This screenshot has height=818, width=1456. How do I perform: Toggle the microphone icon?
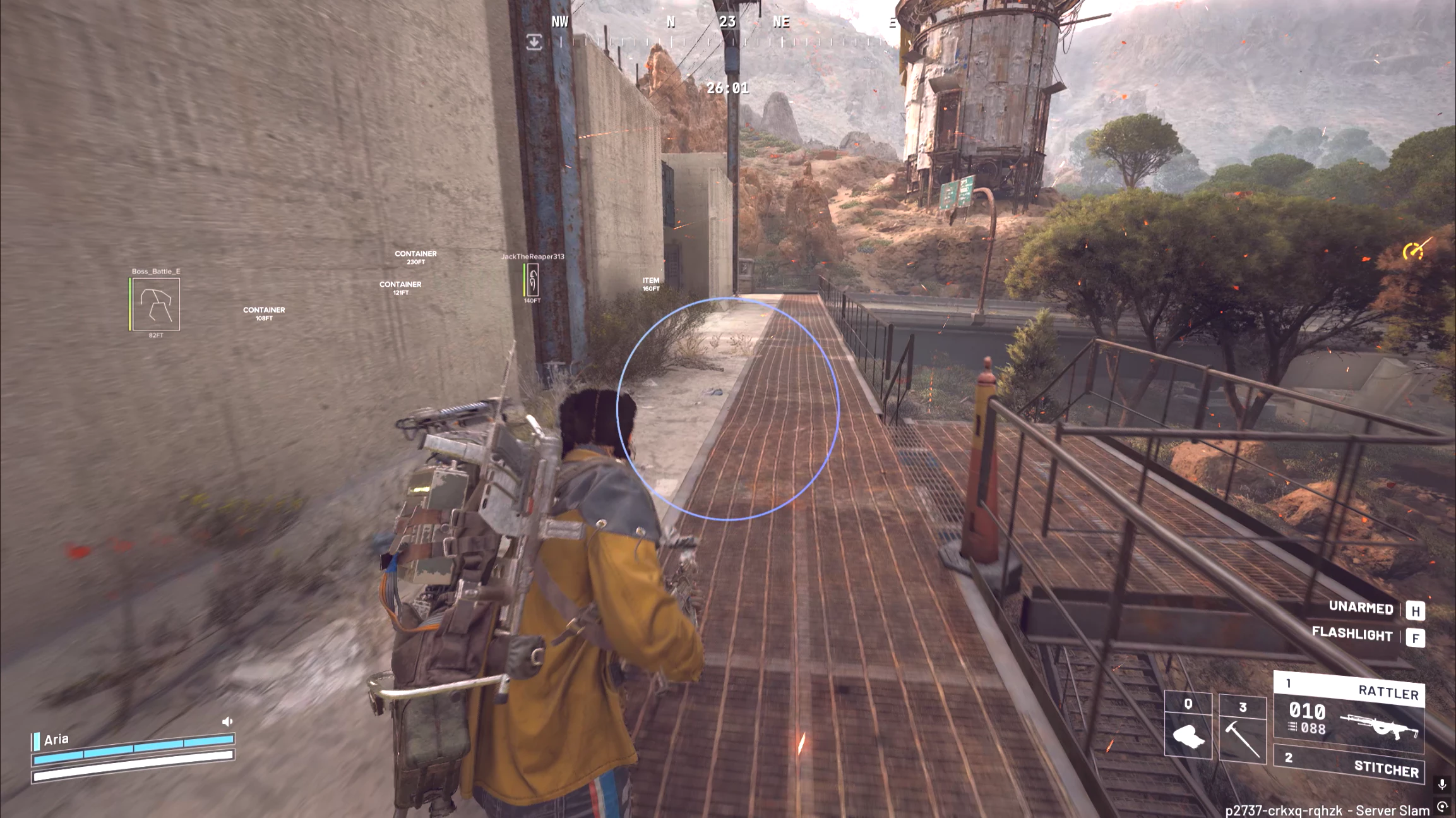point(1442,784)
